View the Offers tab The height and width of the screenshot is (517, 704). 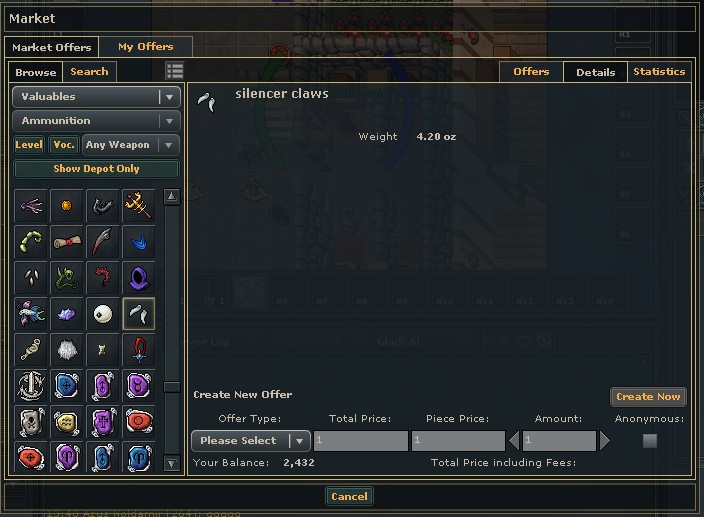click(x=531, y=72)
